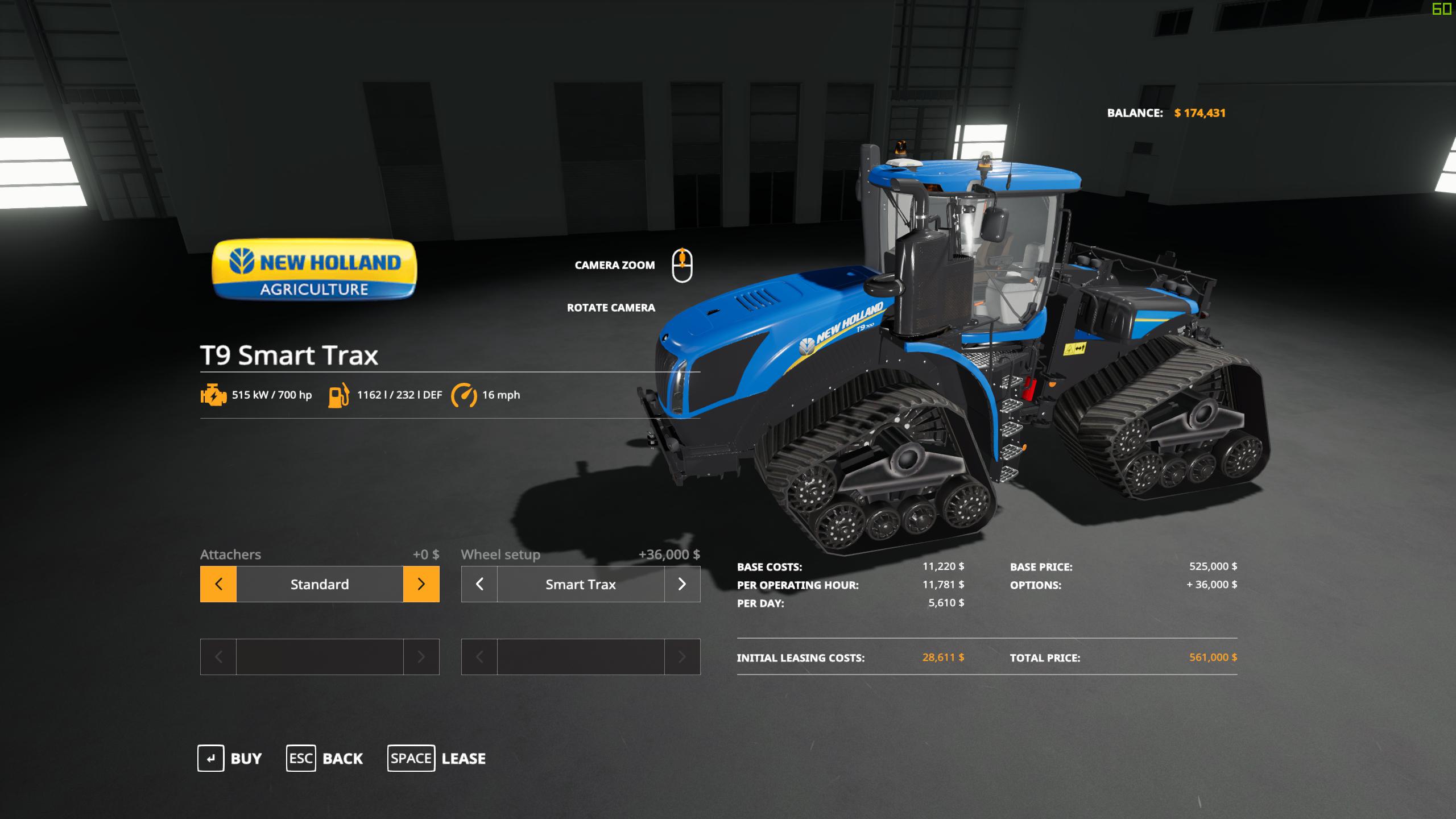Switch to next Wheel setup option
Image resolution: width=1456 pixels, height=819 pixels.
coord(682,584)
